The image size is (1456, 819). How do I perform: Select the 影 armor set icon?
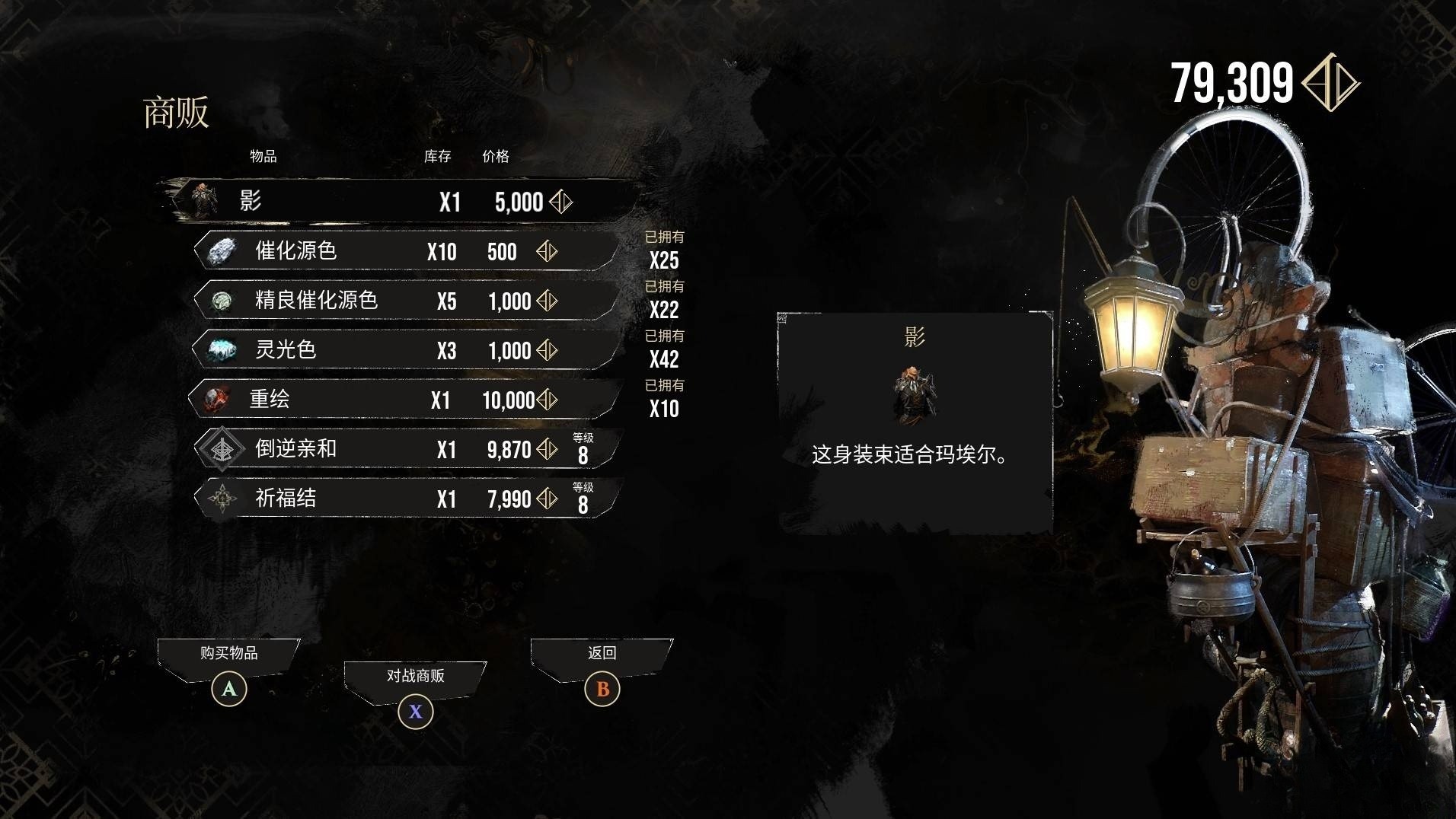(204, 201)
